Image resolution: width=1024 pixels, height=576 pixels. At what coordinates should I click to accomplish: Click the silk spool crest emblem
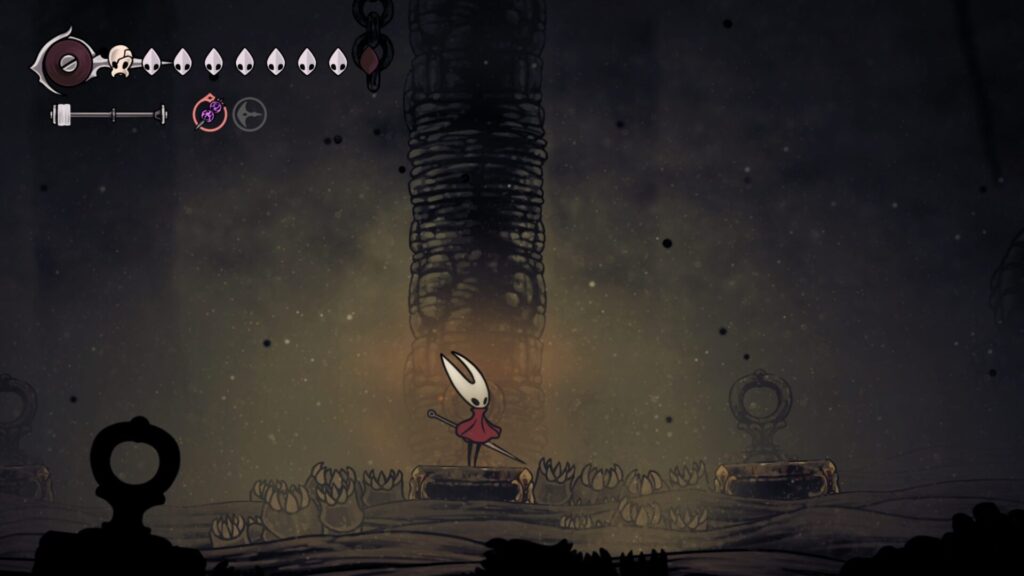click(x=66, y=60)
